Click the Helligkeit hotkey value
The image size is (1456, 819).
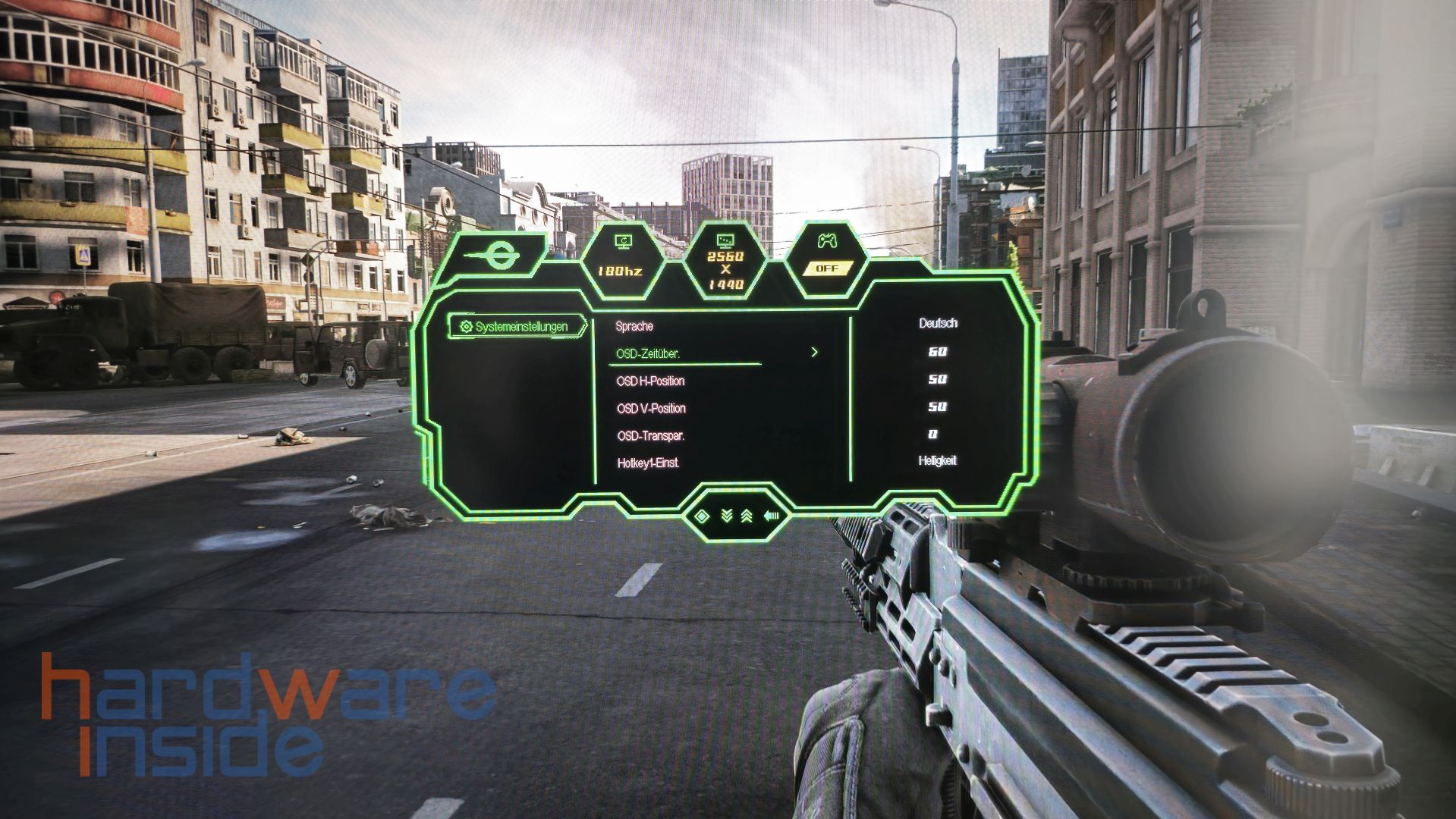pyautogui.click(x=937, y=460)
